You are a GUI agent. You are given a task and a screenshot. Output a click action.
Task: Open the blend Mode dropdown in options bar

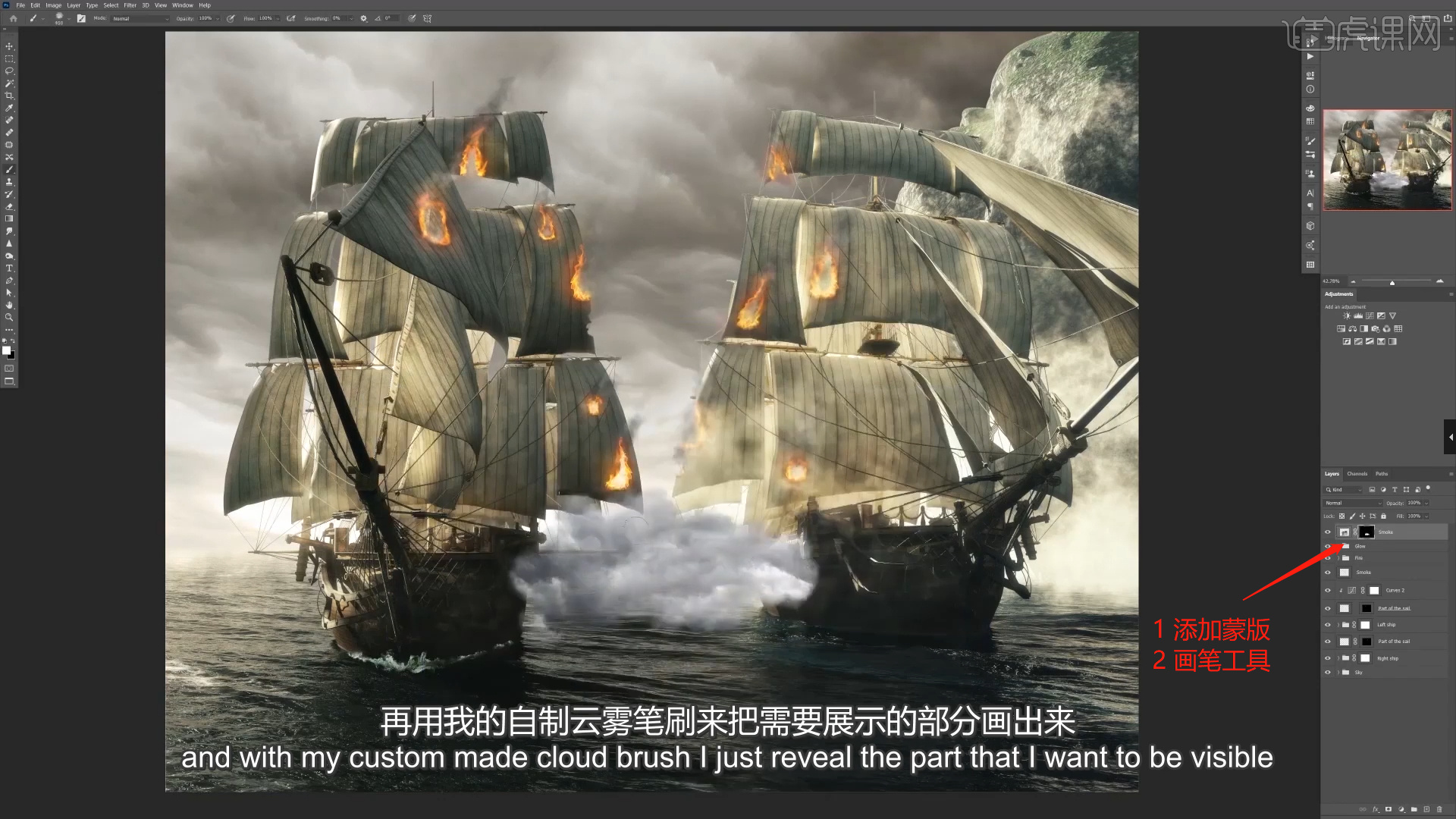pos(140,18)
